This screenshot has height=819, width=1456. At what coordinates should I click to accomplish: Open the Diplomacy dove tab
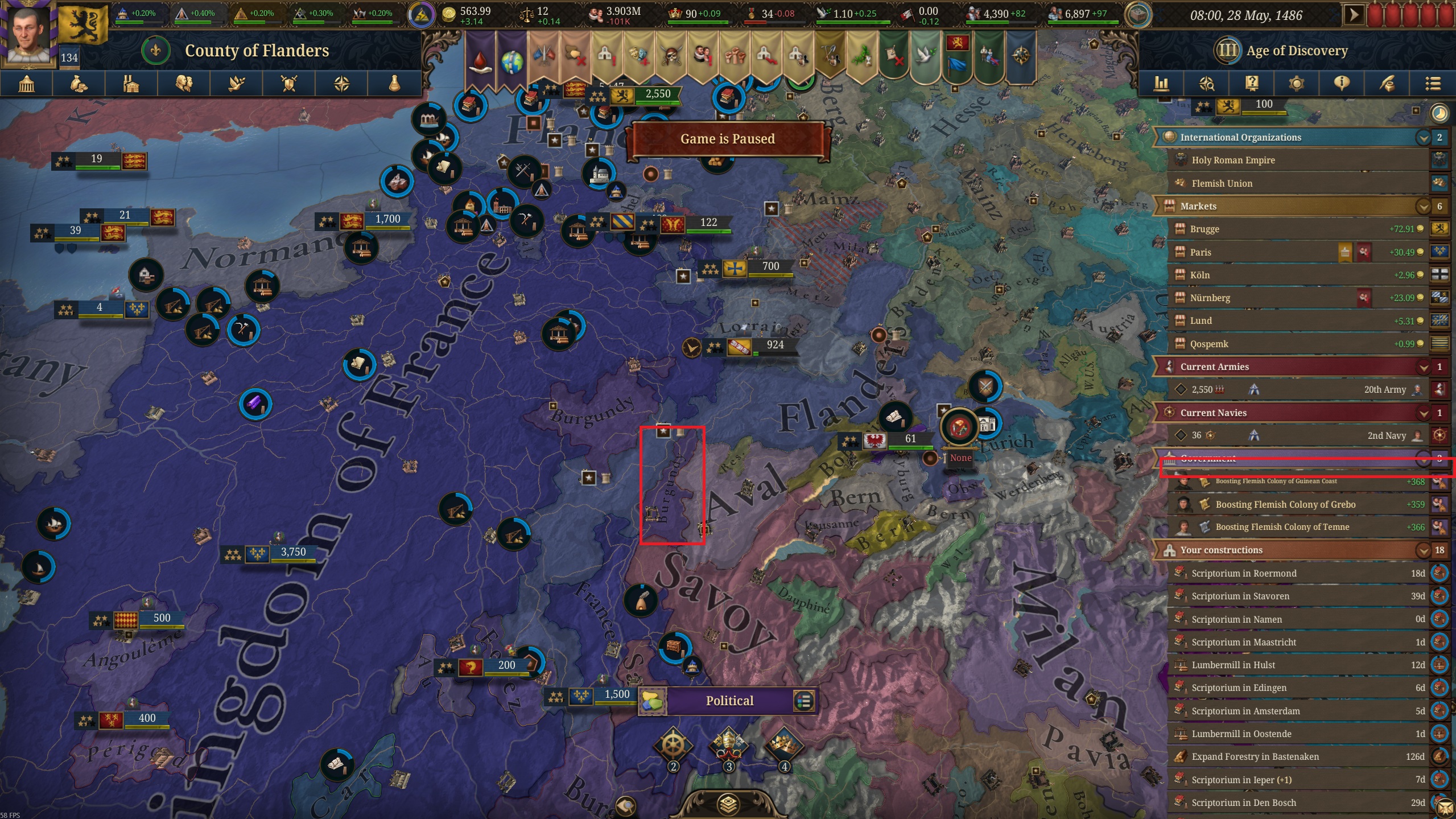(x=236, y=84)
